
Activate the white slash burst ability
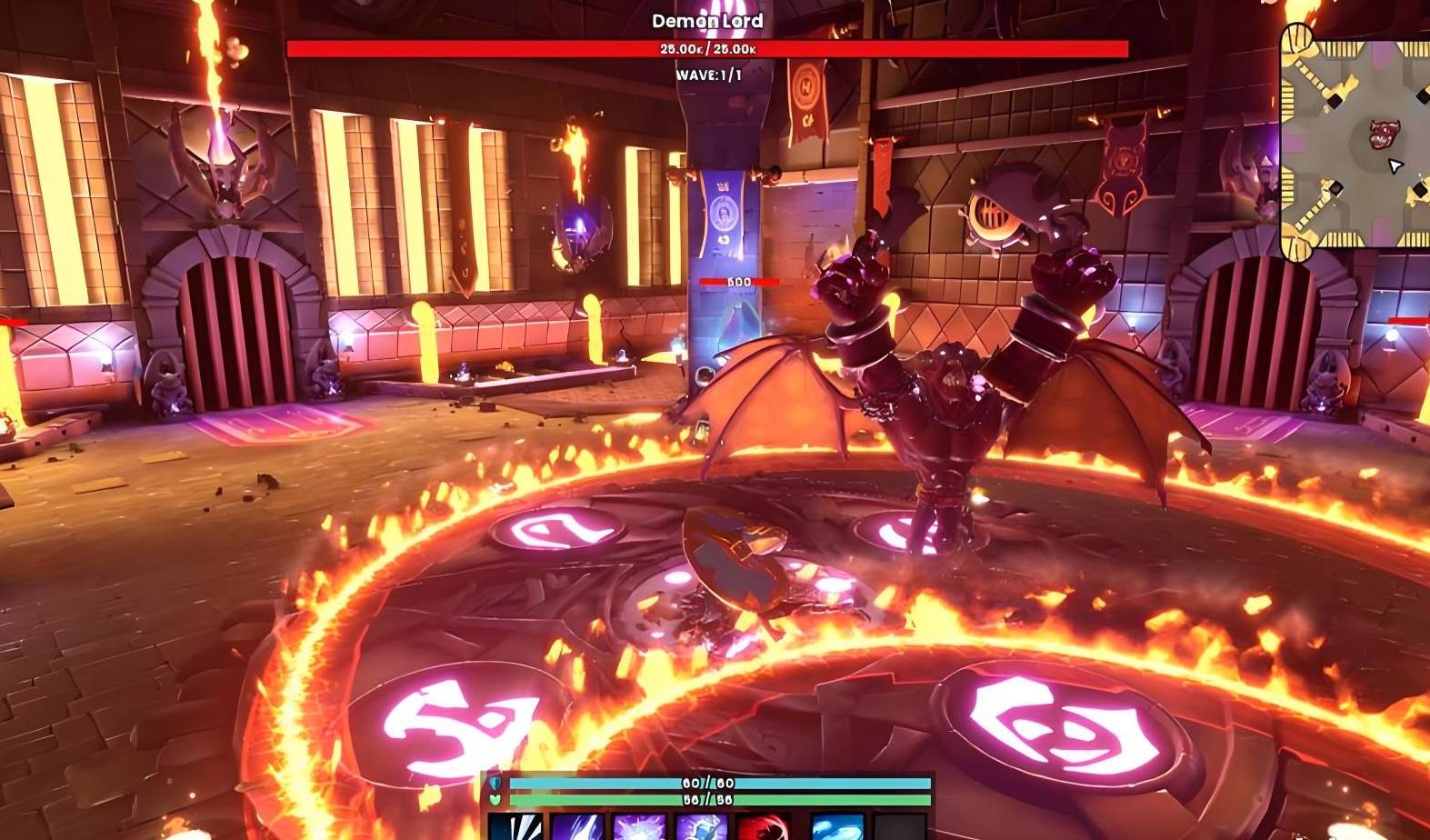point(515,827)
